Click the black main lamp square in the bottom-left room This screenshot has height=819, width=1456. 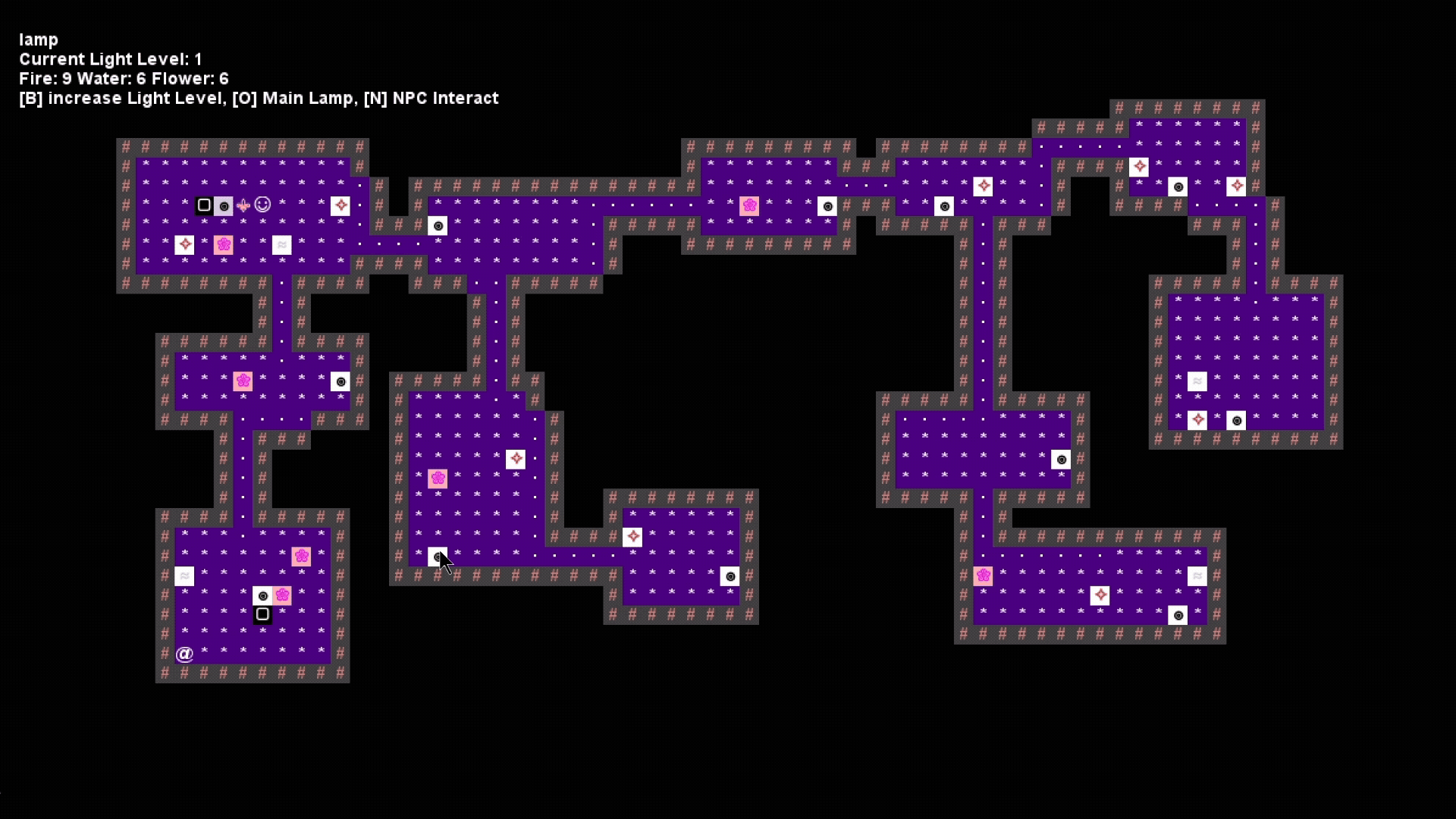pos(262,615)
